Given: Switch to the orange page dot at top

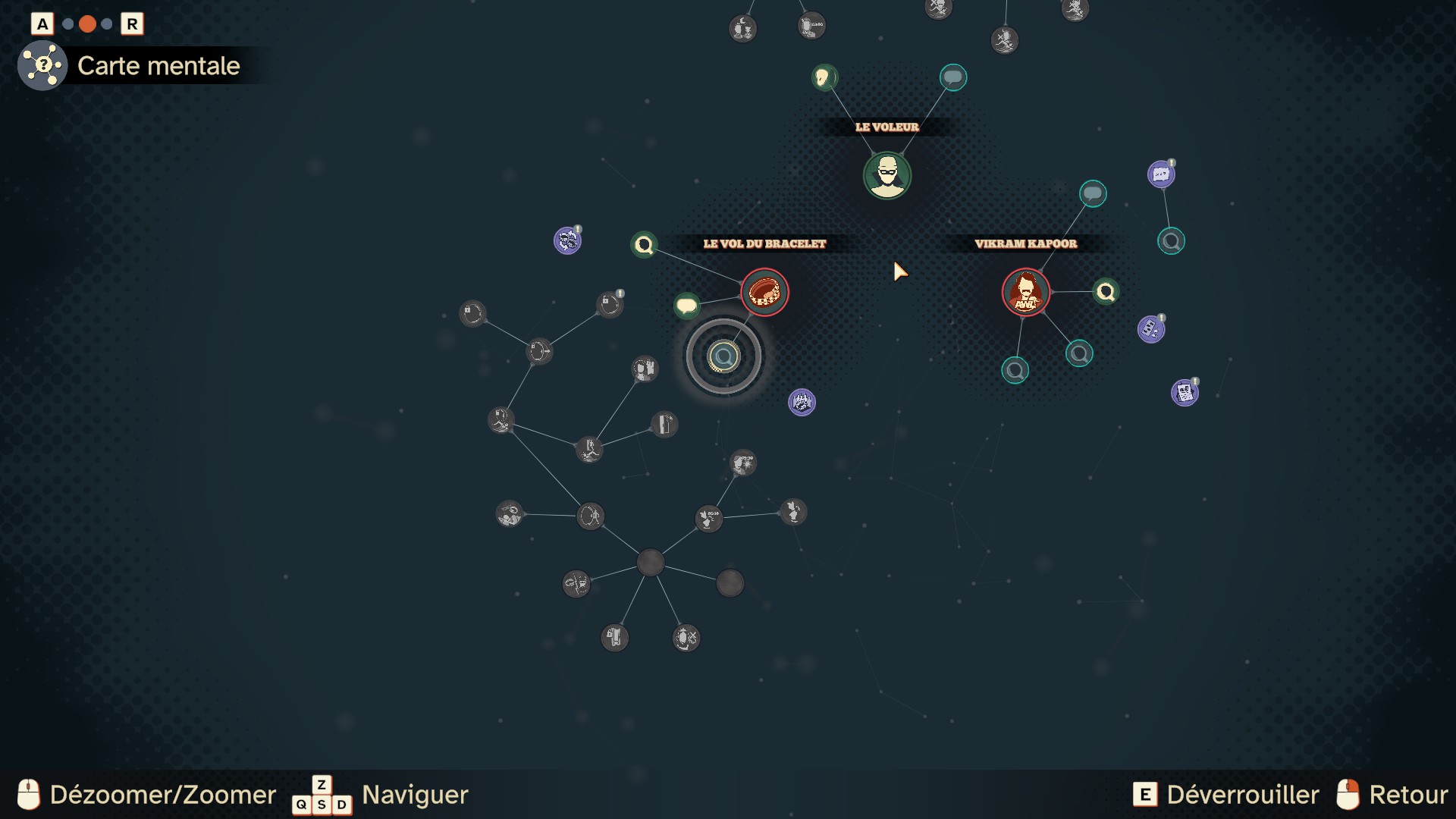Looking at the screenshot, I should click(87, 24).
